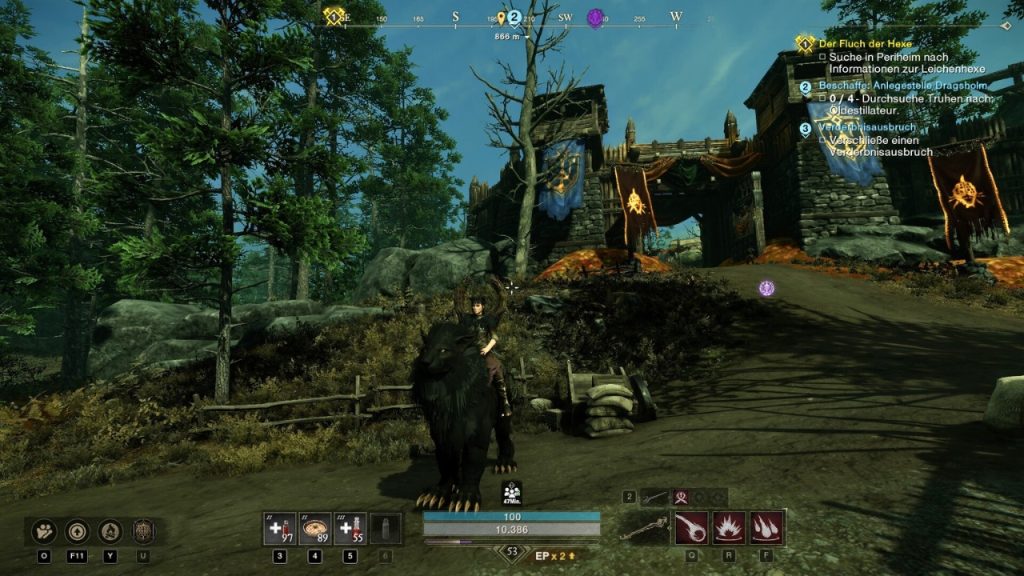This screenshot has height=576, width=1024.
Task: Activate the fiery burst ability icon
Action: [728, 527]
